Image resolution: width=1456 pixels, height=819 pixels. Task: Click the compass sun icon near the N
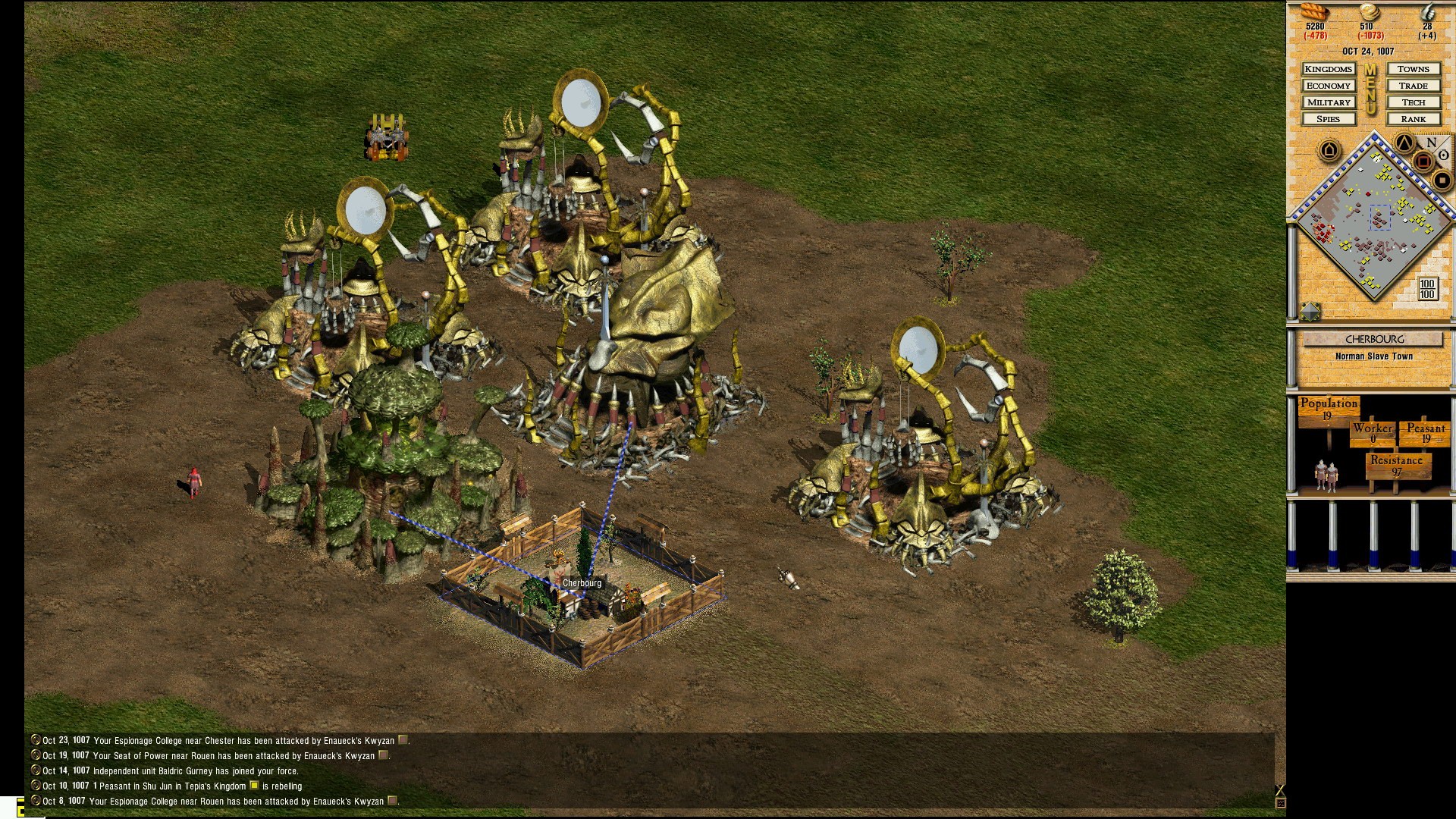(x=1443, y=155)
